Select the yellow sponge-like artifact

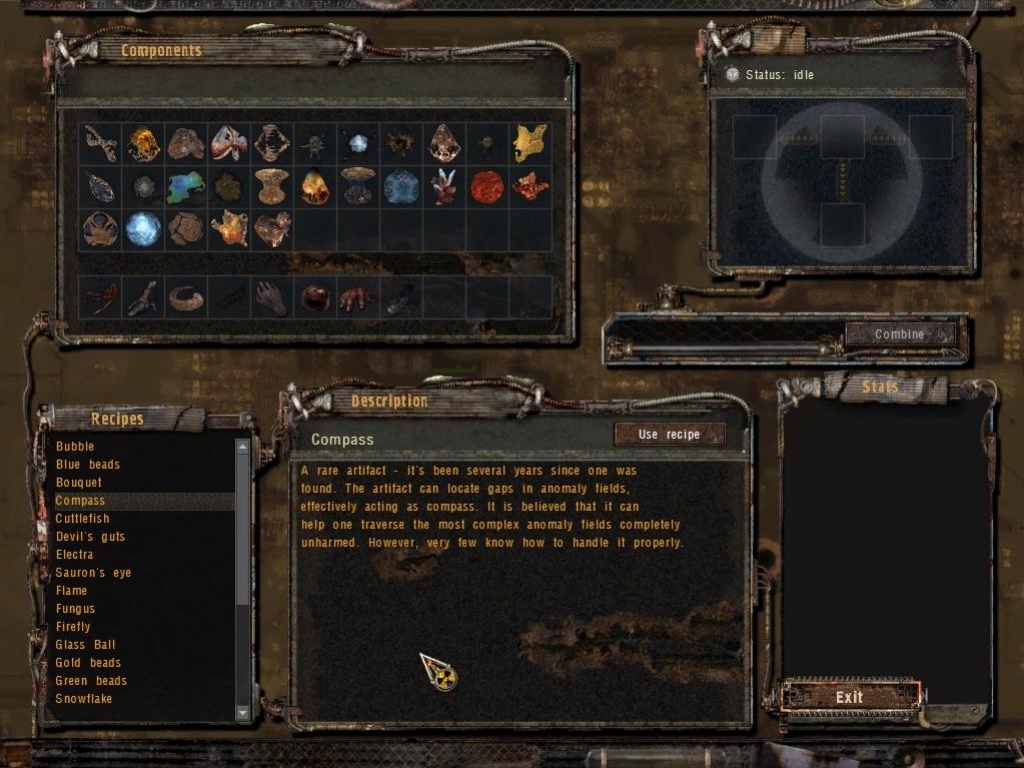tap(530, 143)
